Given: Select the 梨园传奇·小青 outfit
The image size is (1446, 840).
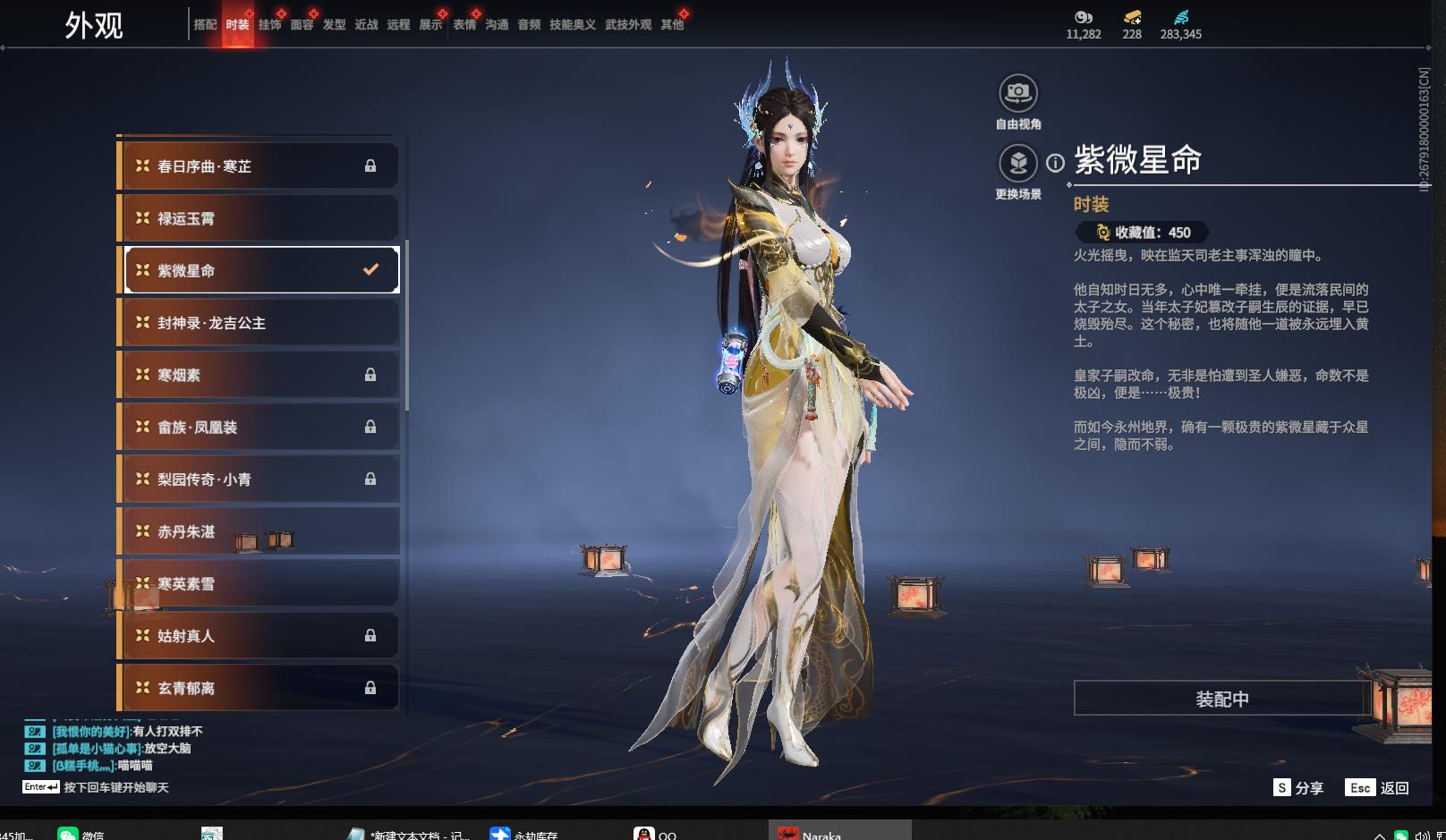Looking at the screenshot, I should coord(259,479).
